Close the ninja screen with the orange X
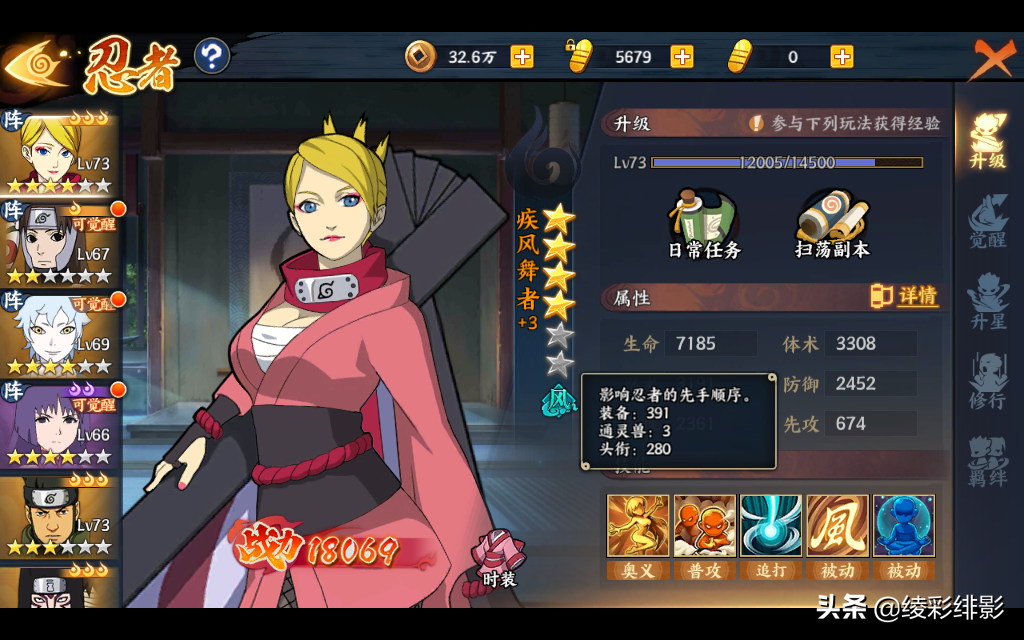This screenshot has width=1024, height=640. click(991, 58)
